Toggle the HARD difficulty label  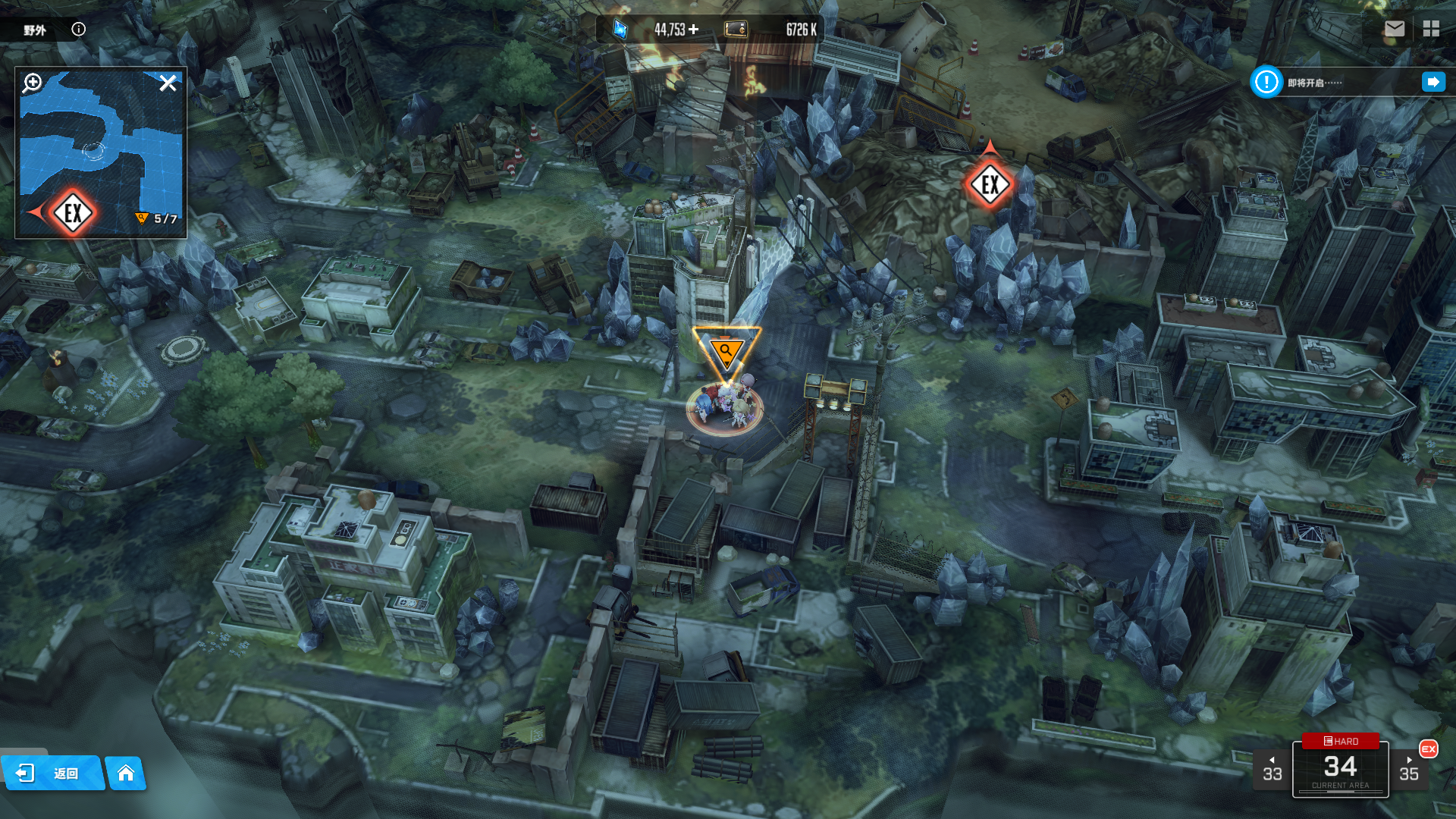(x=1340, y=741)
